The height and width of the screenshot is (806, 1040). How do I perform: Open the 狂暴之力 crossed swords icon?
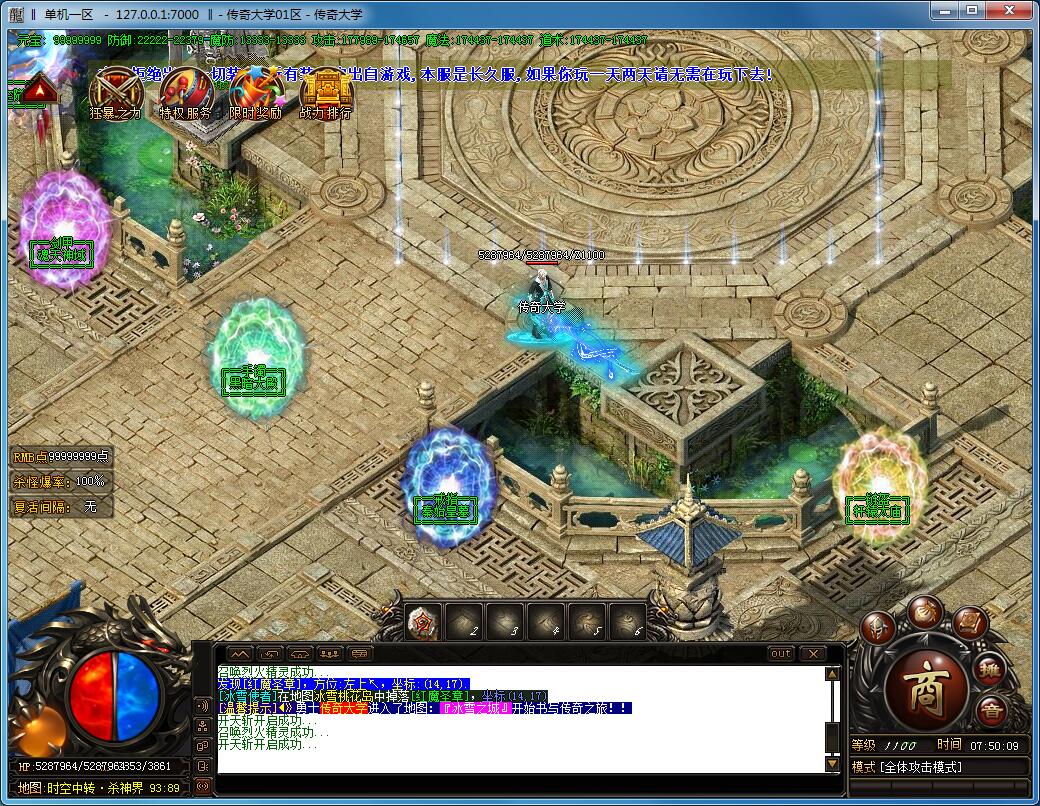point(115,91)
